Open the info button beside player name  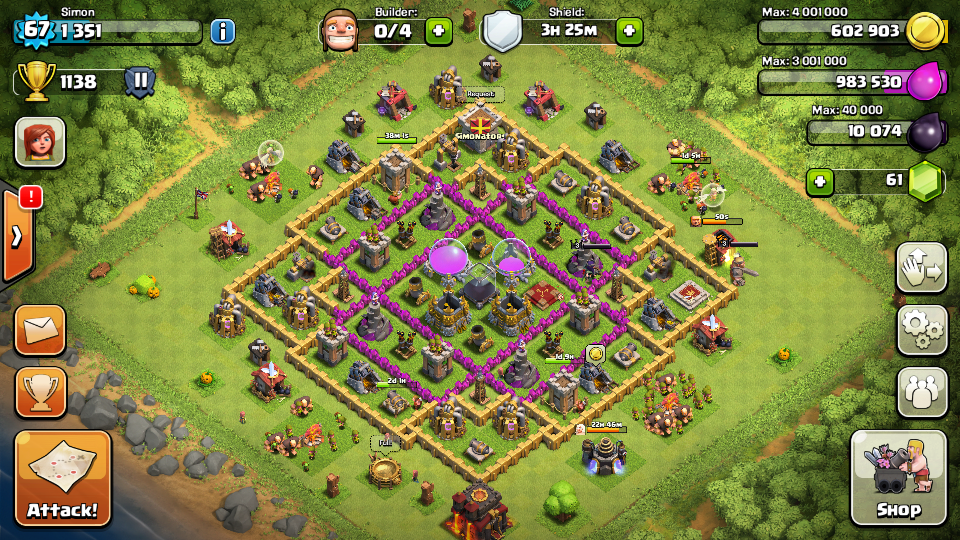coord(222,31)
